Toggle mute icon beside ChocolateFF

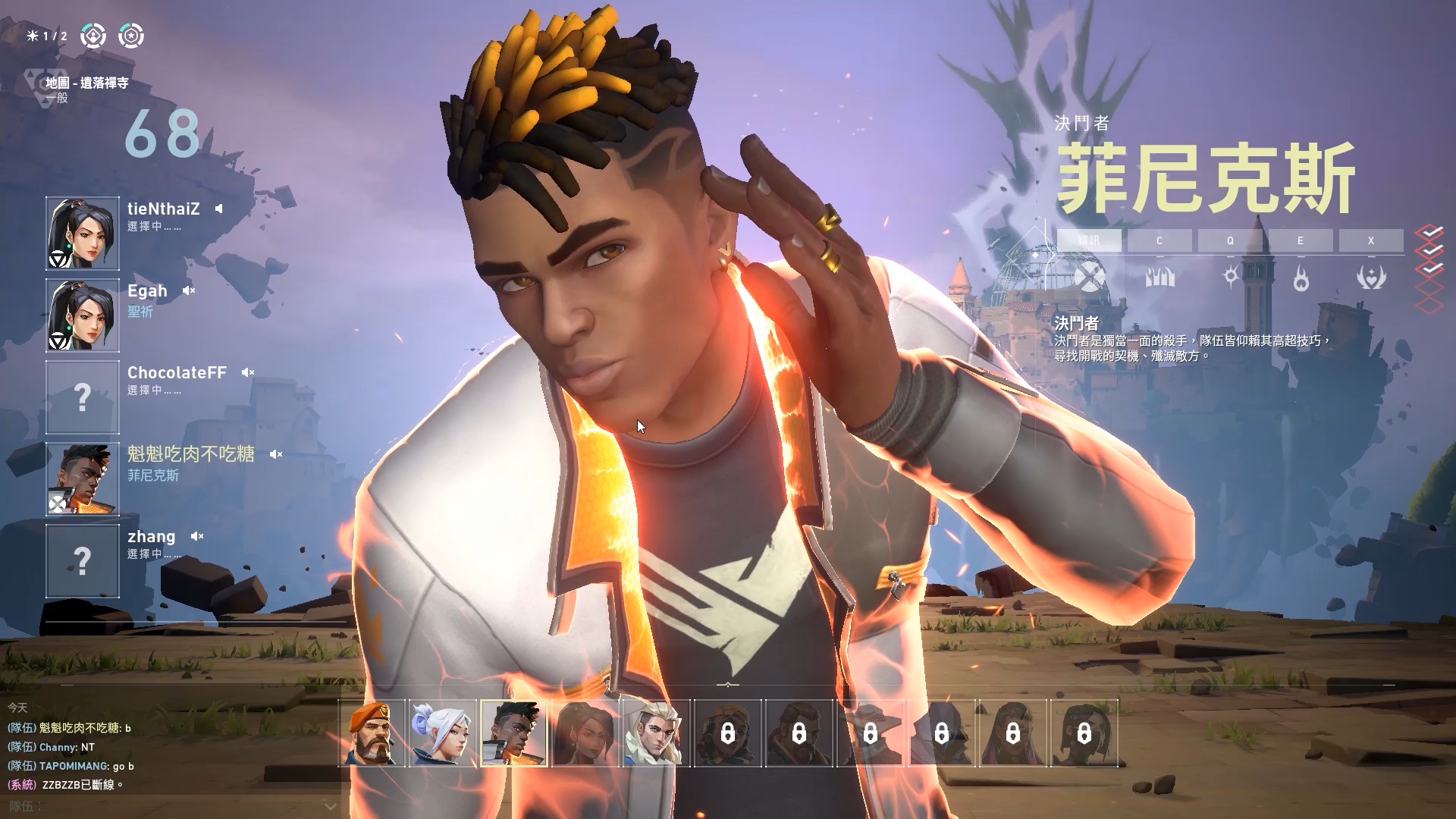(x=247, y=372)
